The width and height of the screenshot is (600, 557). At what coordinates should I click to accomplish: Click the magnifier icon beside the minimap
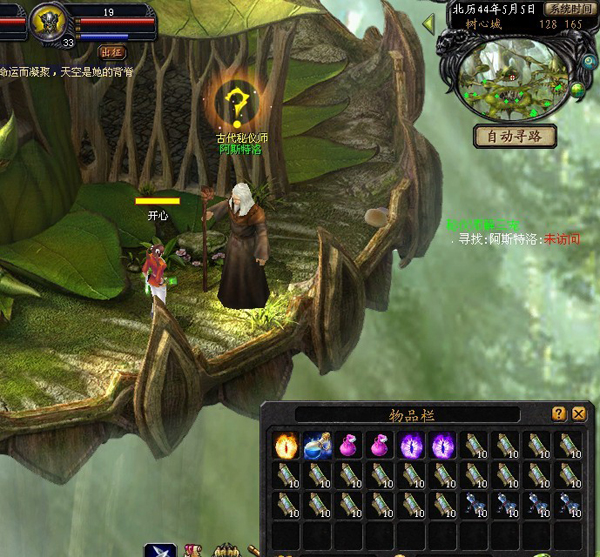click(x=589, y=60)
